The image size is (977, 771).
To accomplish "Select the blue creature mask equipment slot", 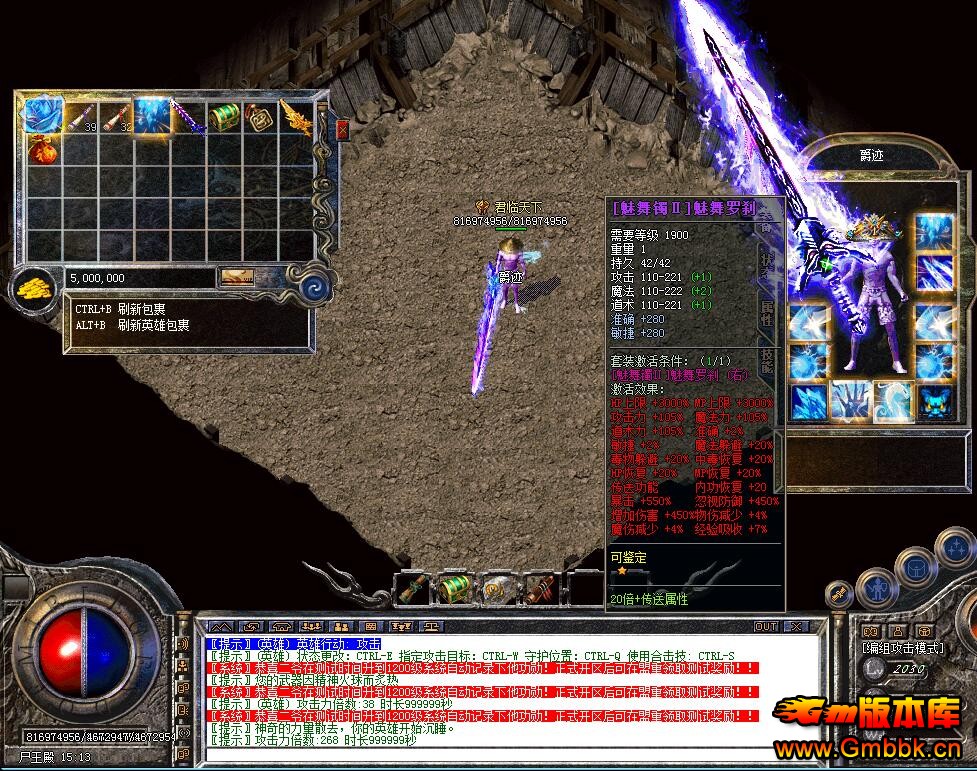I will 935,401.
